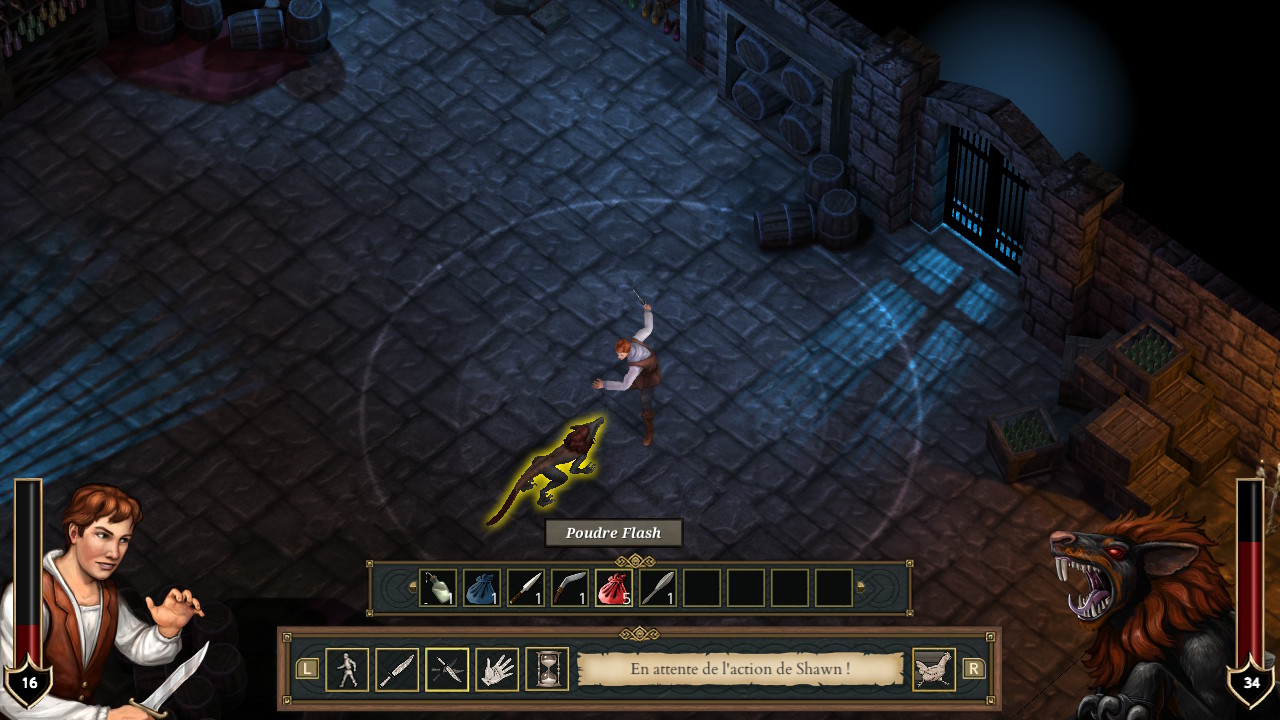
Task: Use the red Poudre Flash pouch
Action: click(x=614, y=588)
